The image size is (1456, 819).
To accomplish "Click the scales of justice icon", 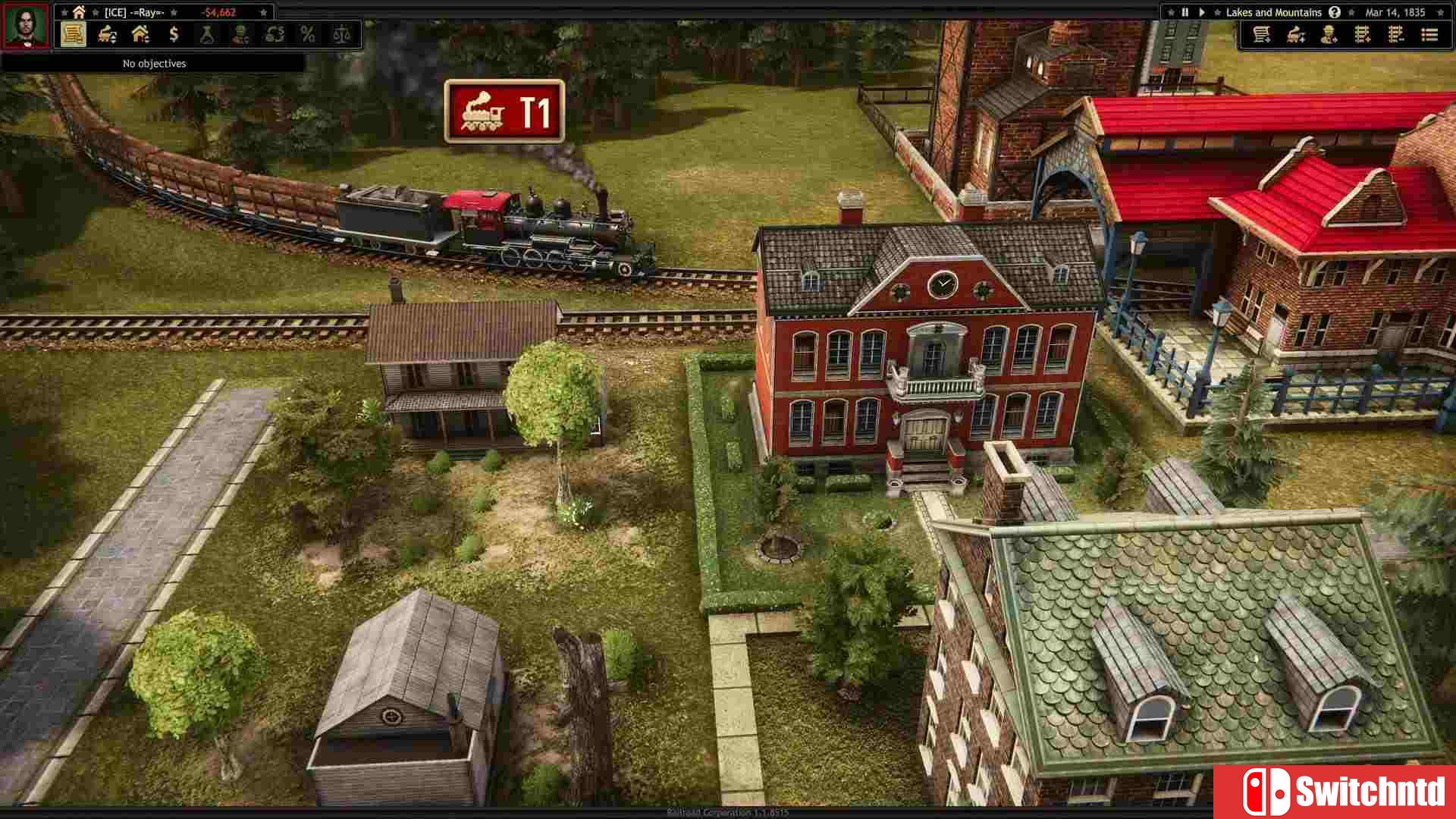I will tap(341, 33).
